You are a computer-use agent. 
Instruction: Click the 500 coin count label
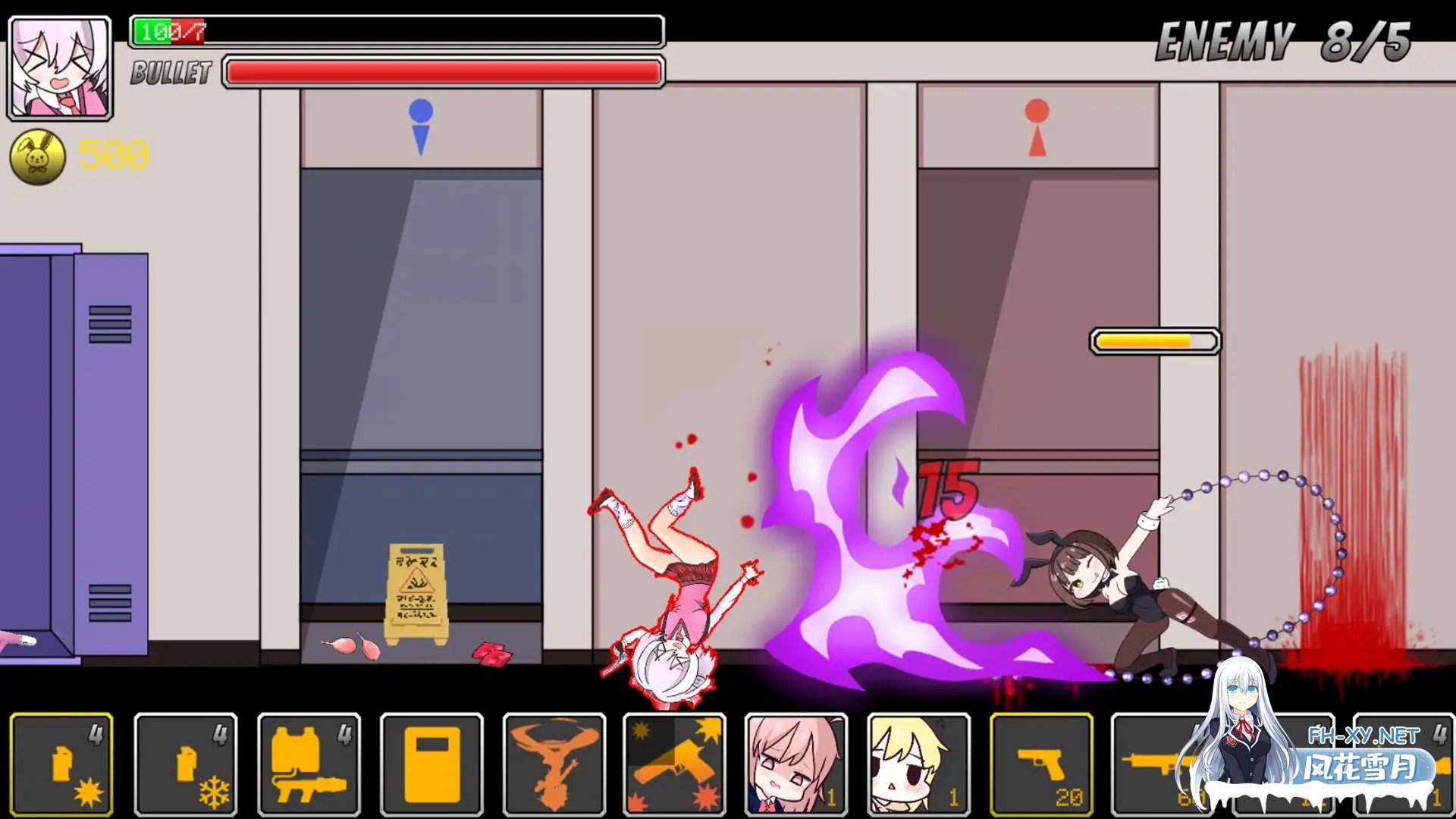[114, 157]
